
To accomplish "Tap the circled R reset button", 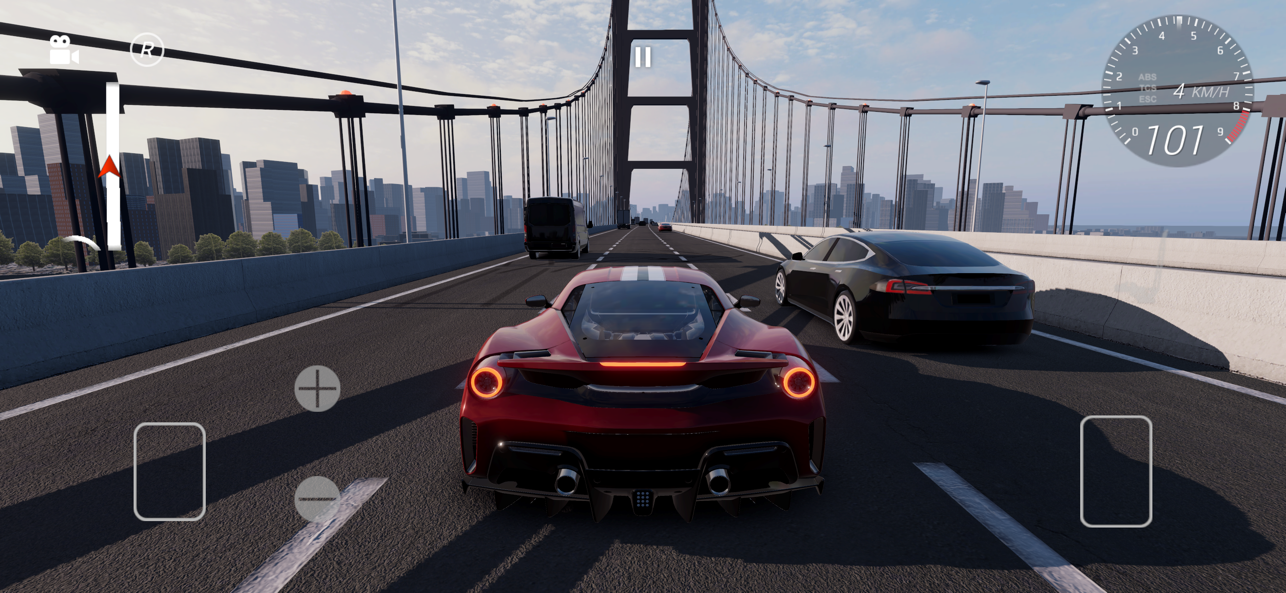I will coord(147,49).
